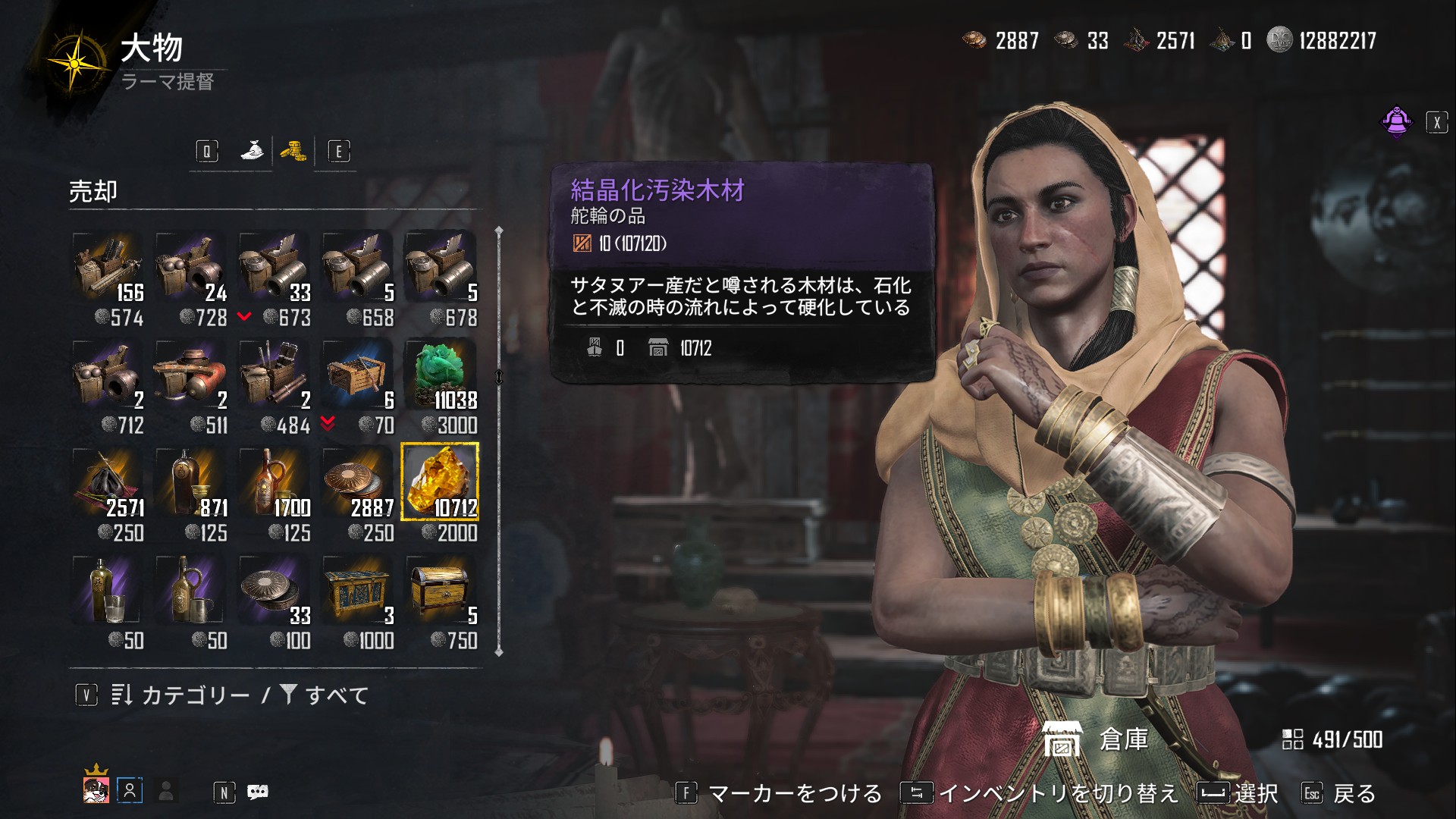The width and height of the screenshot is (1456, 819).
Task: Choose the silver coin stack priced 100
Action: [x=274, y=591]
